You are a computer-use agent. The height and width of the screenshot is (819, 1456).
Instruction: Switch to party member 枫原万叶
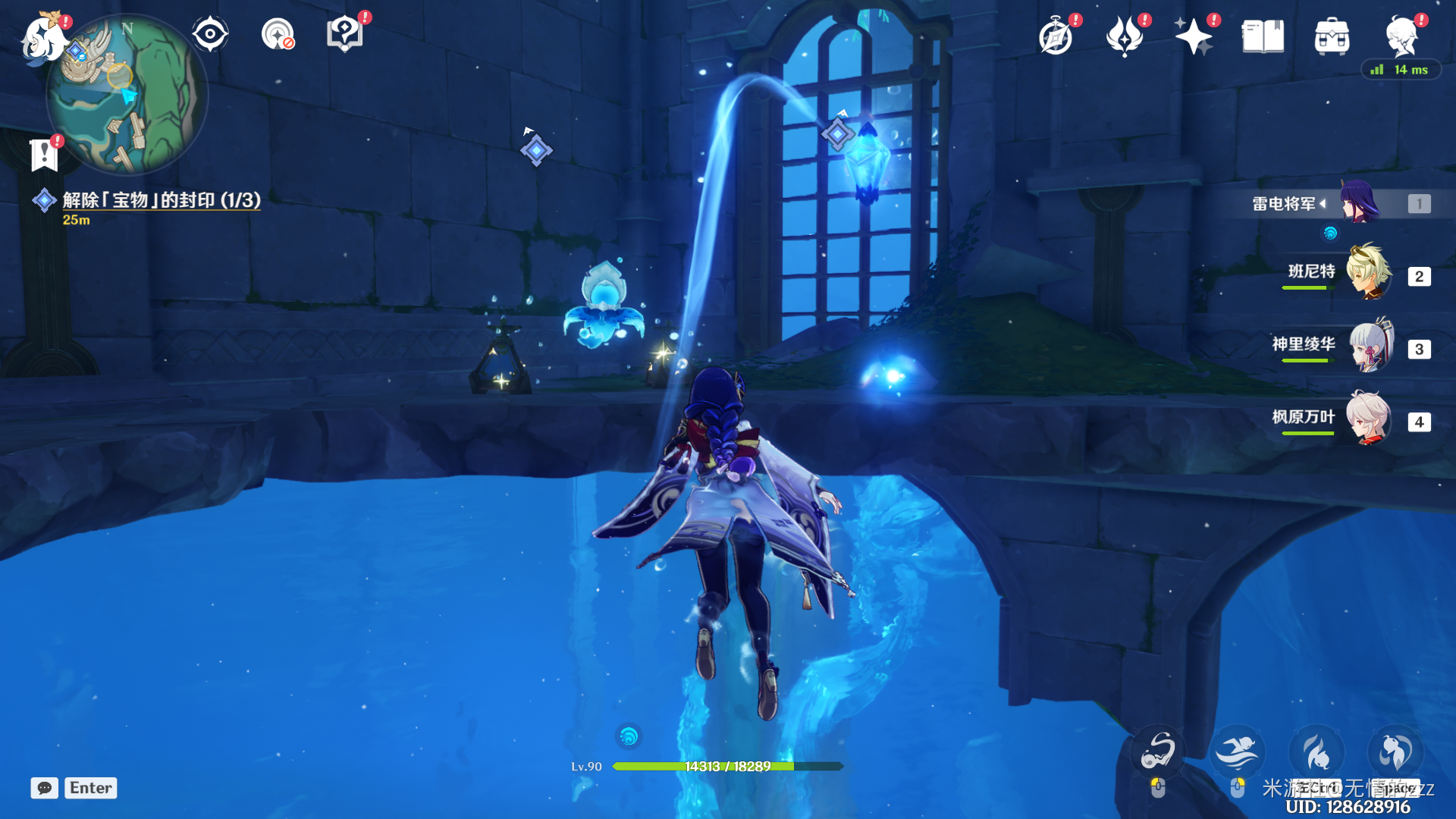(1368, 419)
